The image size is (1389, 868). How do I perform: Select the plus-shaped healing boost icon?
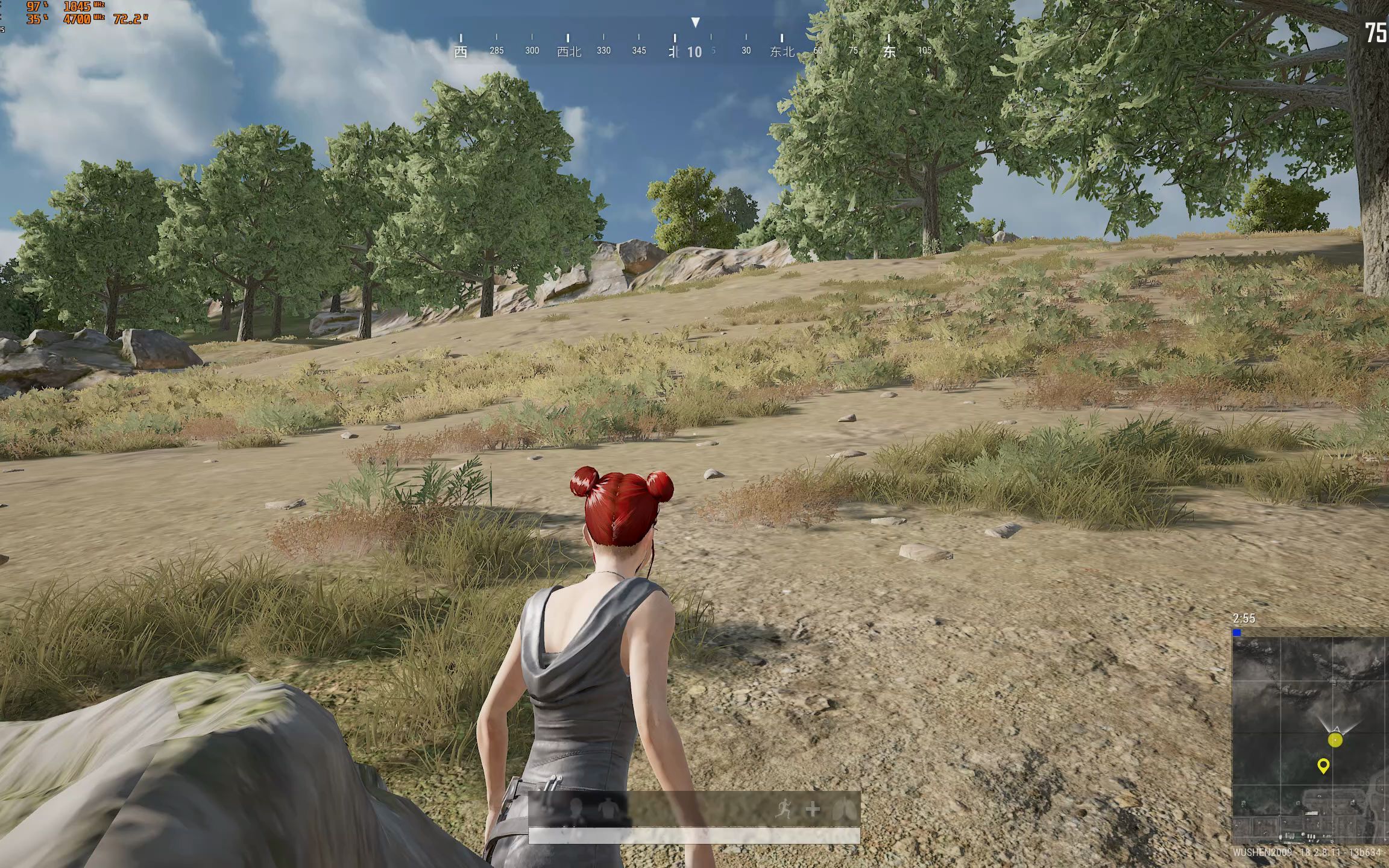click(x=813, y=809)
